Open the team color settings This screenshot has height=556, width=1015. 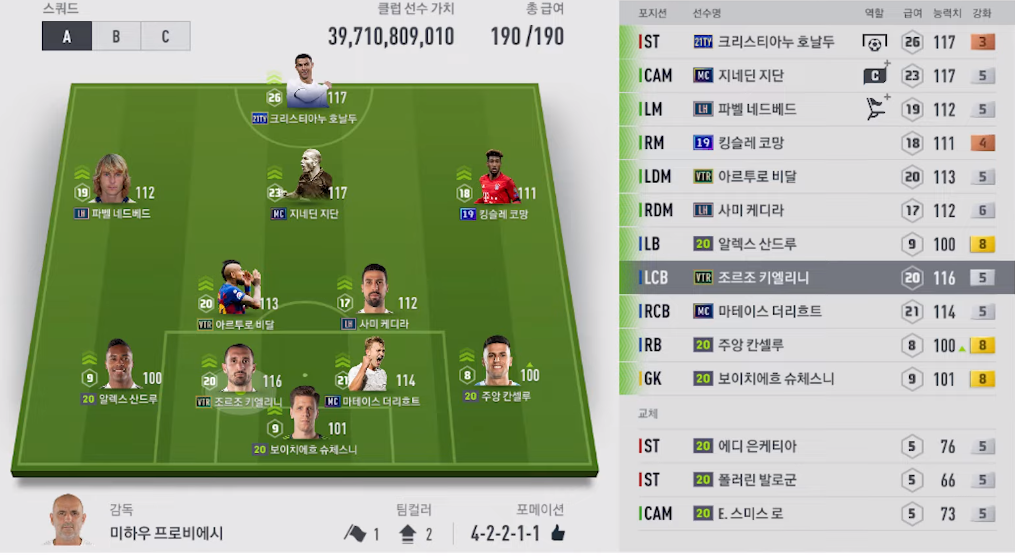pyautogui.click(x=388, y=533)
